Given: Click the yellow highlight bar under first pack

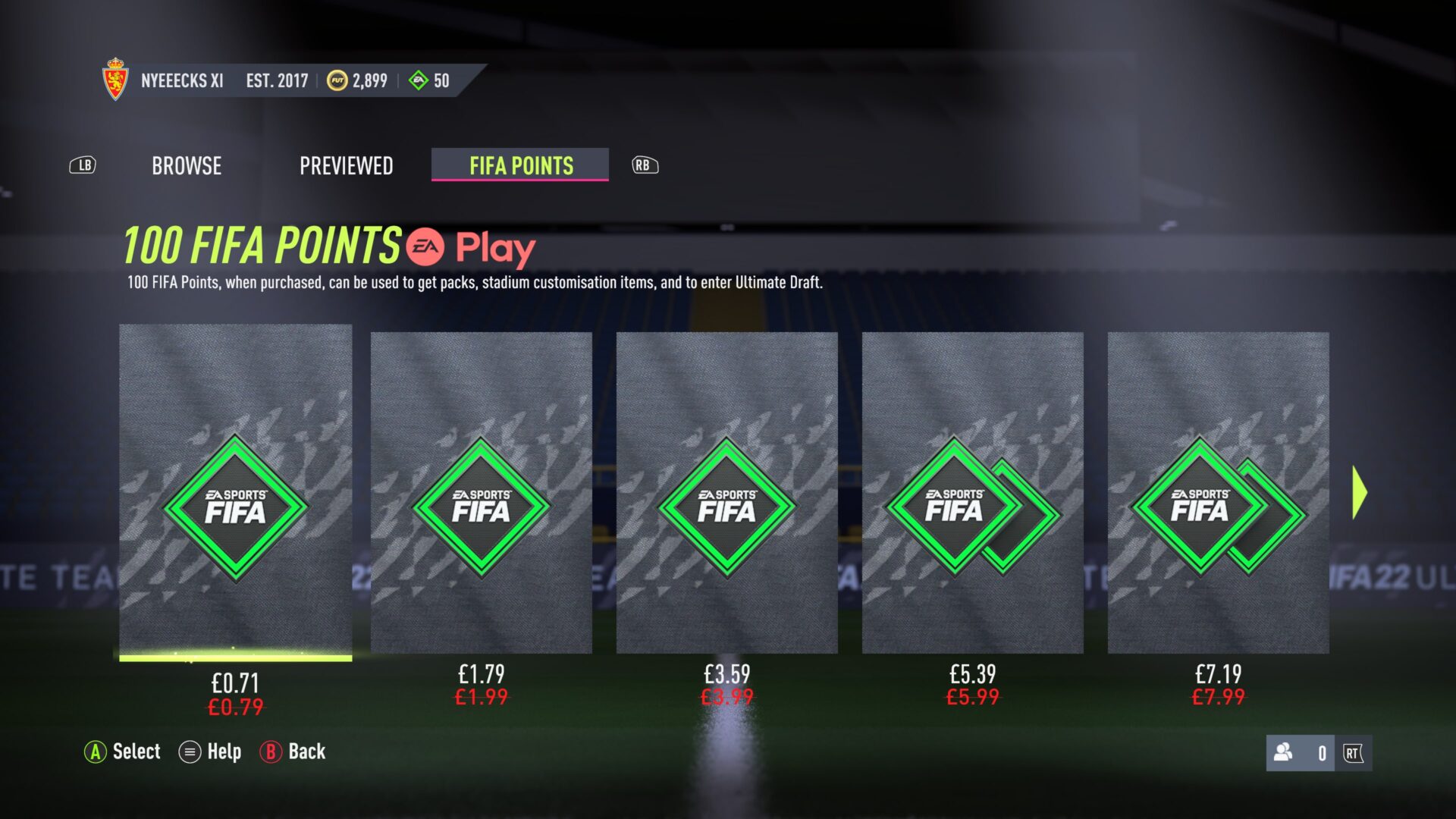Looking at the screenshot, I should pos(234,658).
